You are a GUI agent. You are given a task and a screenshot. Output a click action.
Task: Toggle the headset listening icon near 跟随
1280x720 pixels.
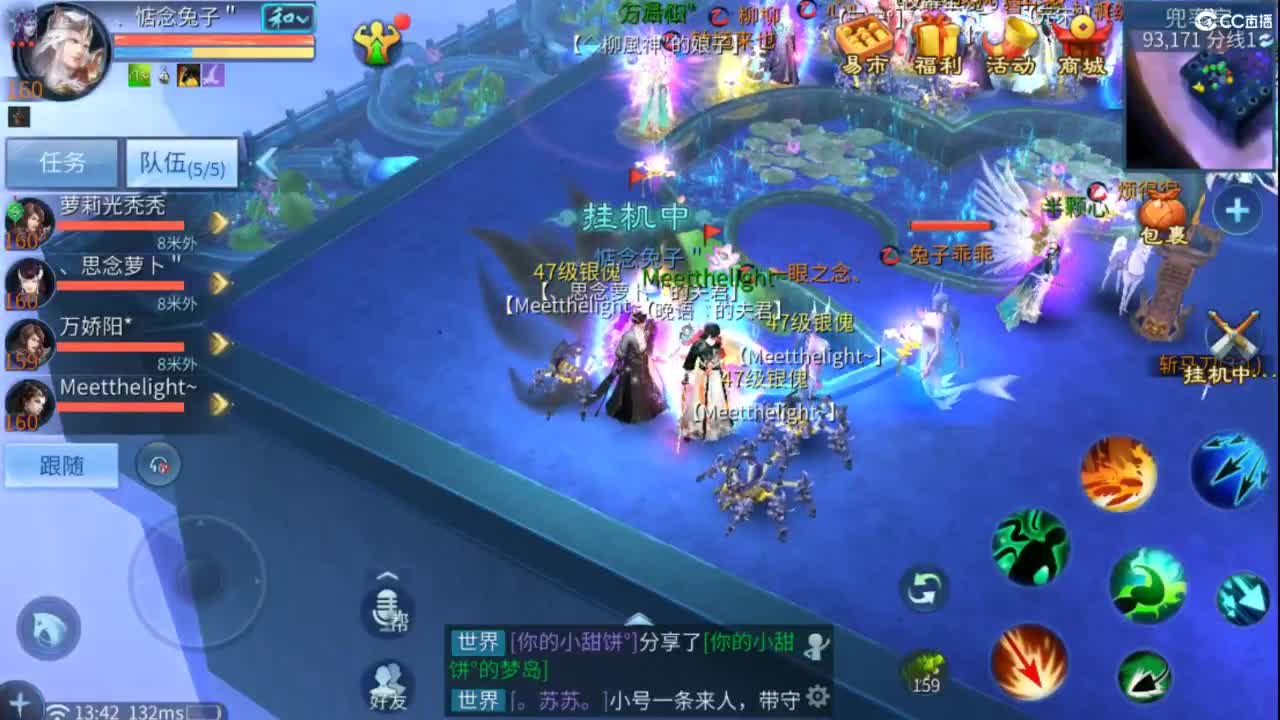pyautogui.click(x=159, y=466)
